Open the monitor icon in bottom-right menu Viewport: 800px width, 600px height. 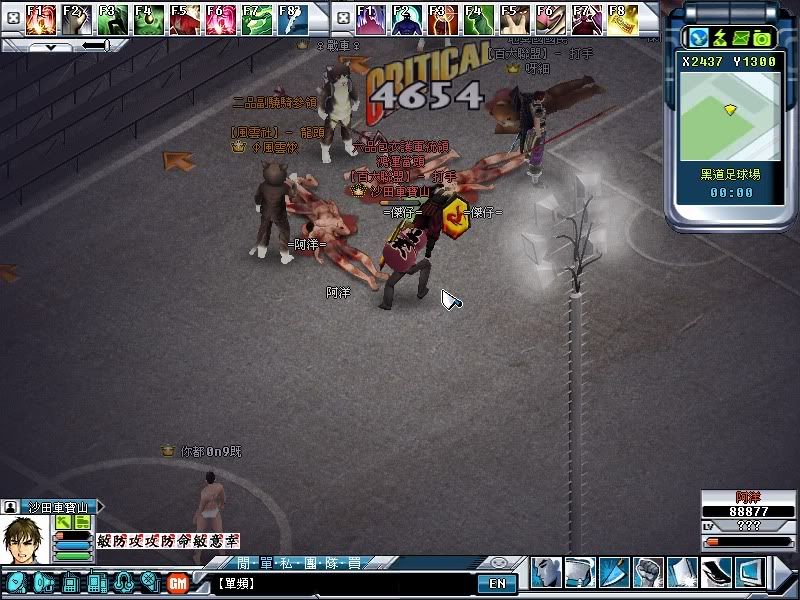749,572
